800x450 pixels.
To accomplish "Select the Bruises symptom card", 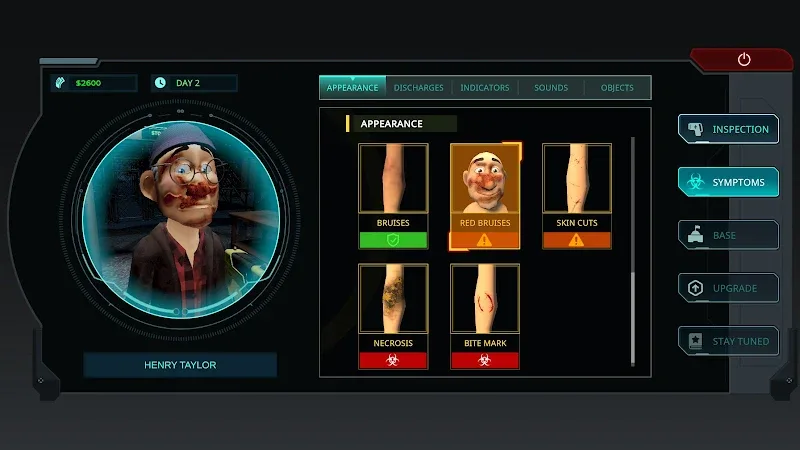I will [393, 196].
